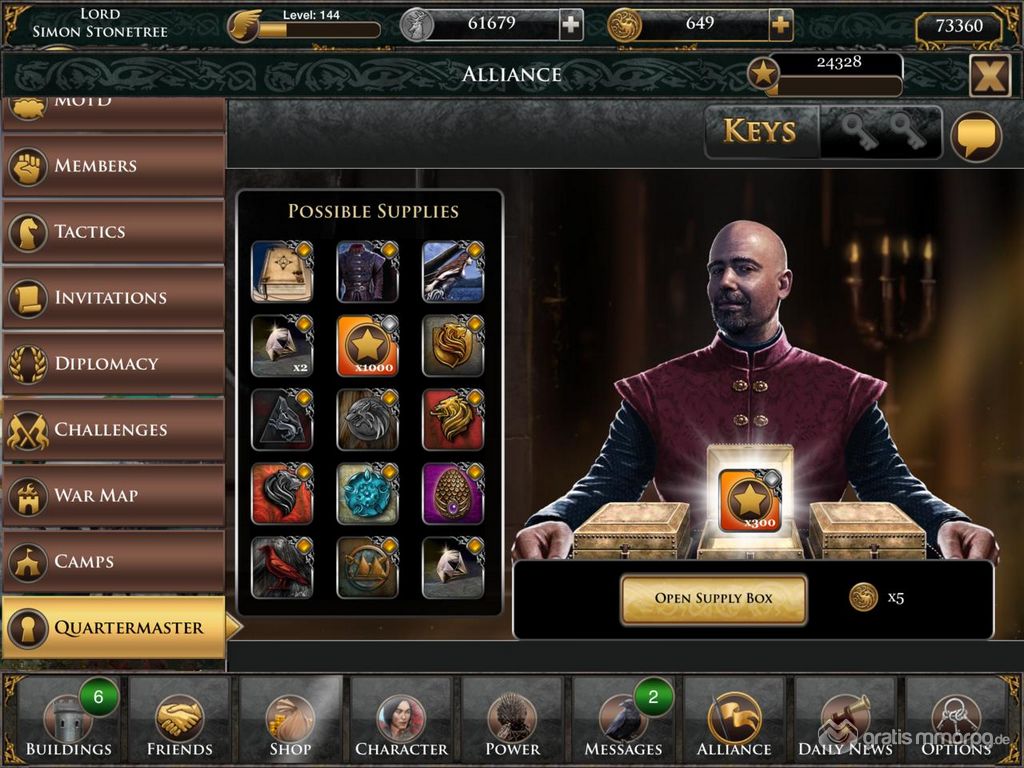Close the Alliance window
This screenshot has height=768, width=1024.
coord(989,75)
